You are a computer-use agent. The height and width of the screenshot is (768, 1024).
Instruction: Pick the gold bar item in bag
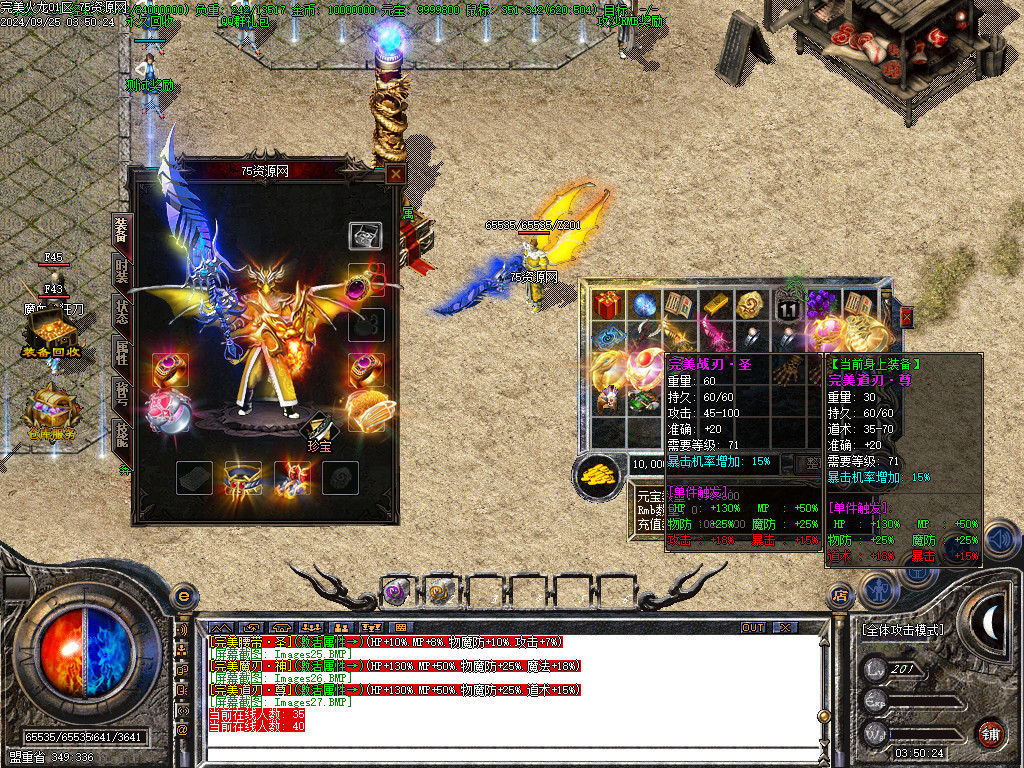point(715,304)
